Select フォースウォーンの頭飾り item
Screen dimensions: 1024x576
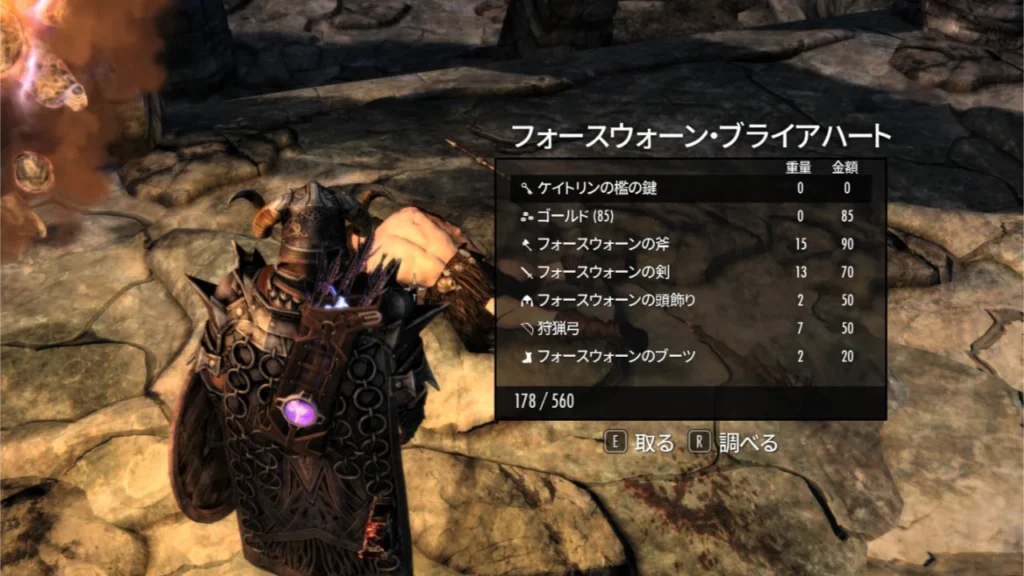pos(601,299)
